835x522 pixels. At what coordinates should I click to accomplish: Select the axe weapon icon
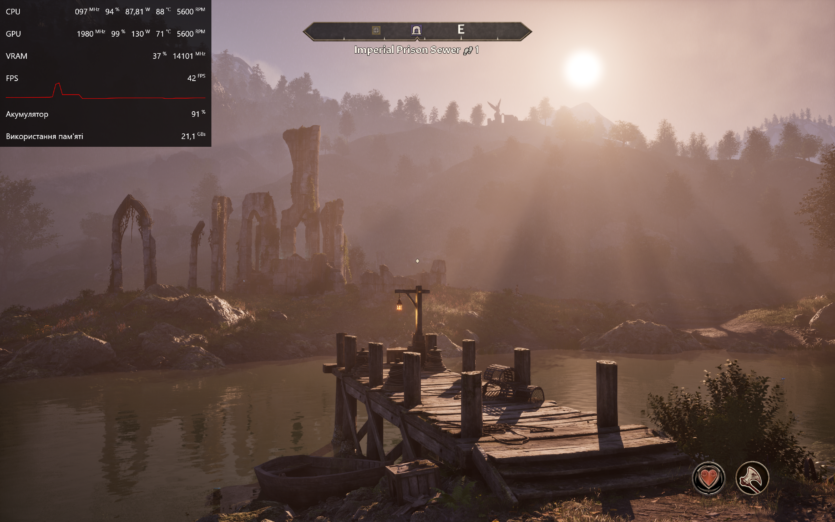click(x=752, y=478)
